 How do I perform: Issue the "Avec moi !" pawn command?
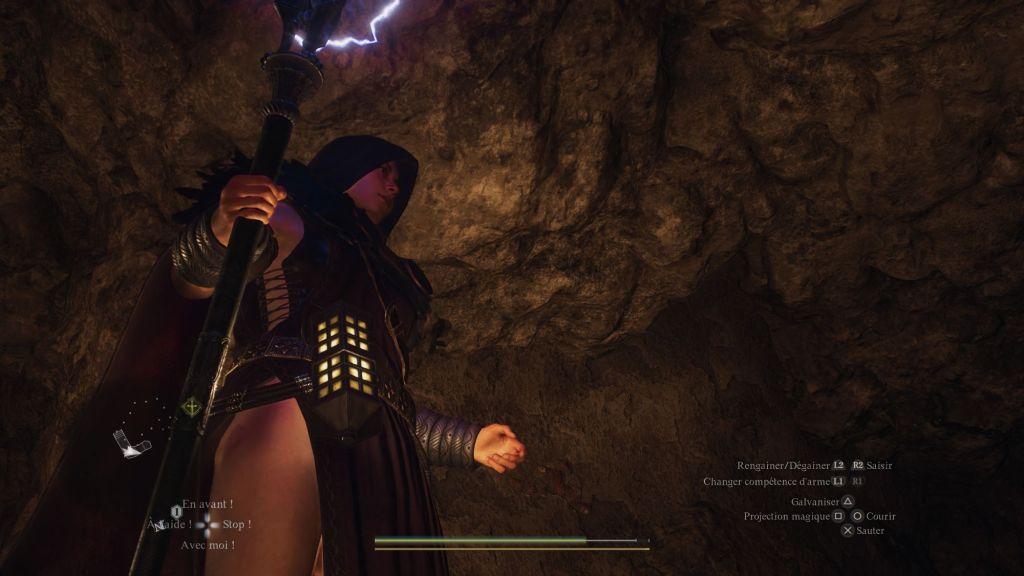(x=207, y=545)
